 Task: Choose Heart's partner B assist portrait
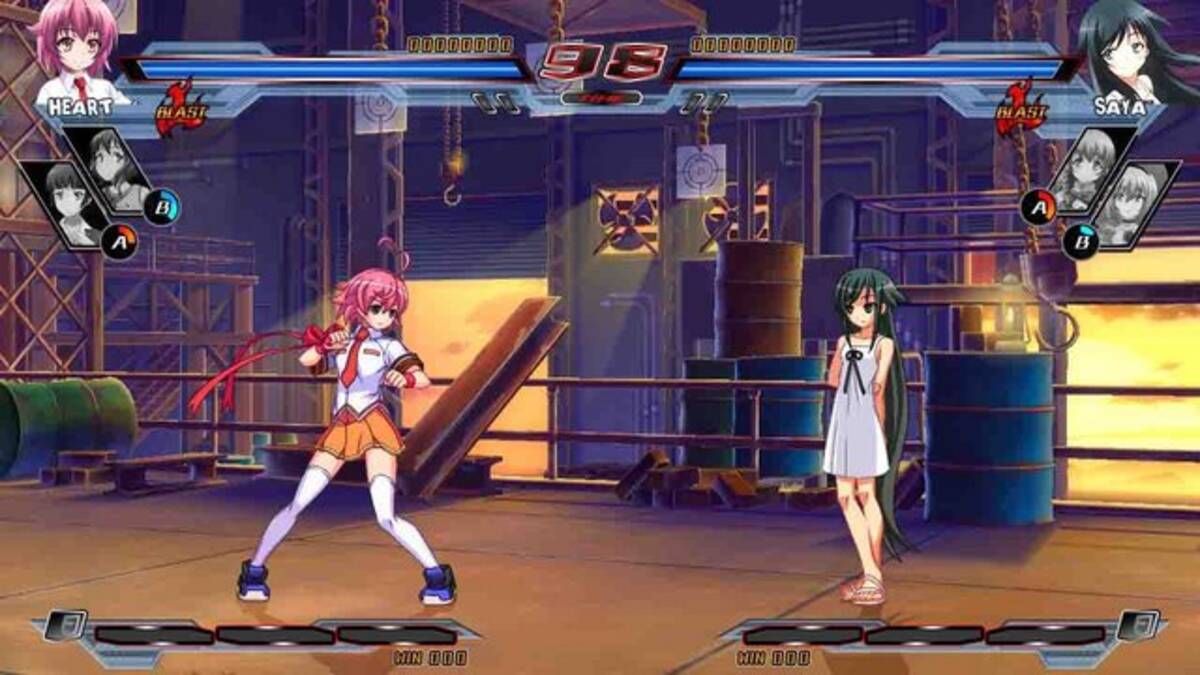(x=115, y=170)
